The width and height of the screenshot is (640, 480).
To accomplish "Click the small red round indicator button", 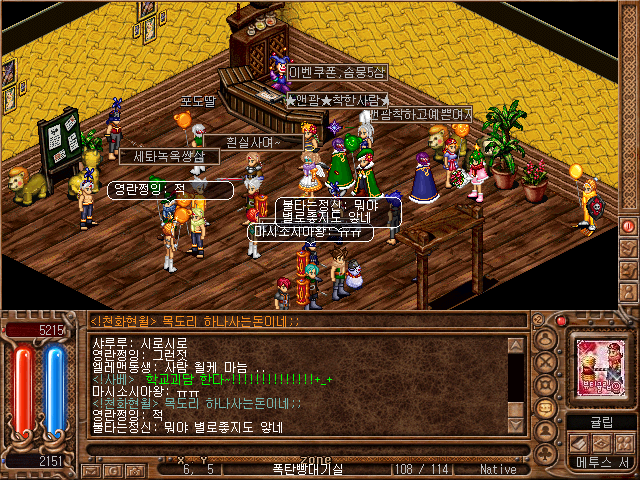I will point(561,321).
